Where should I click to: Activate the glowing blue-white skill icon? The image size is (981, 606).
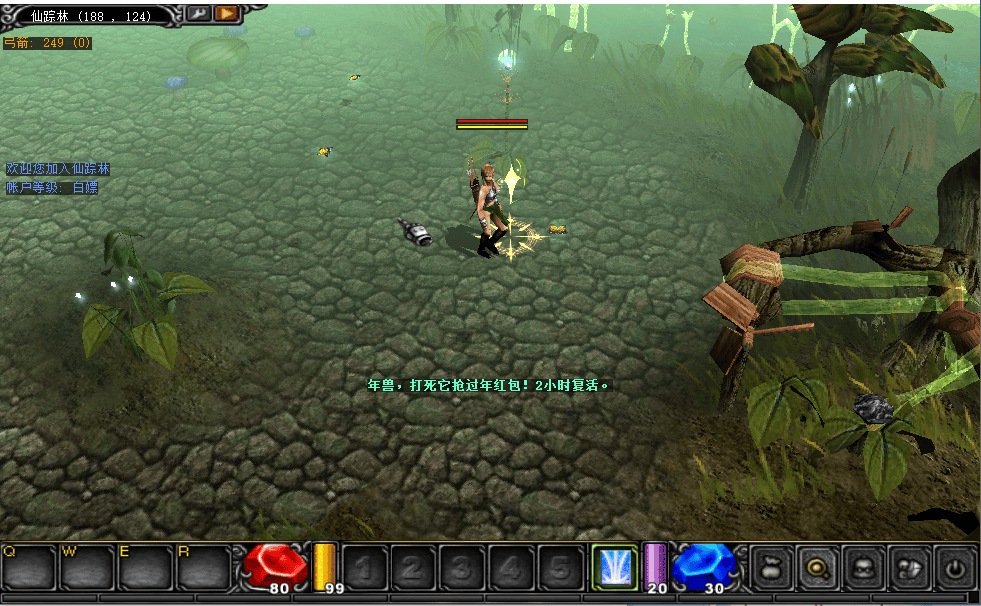click(x=614, y=567)
